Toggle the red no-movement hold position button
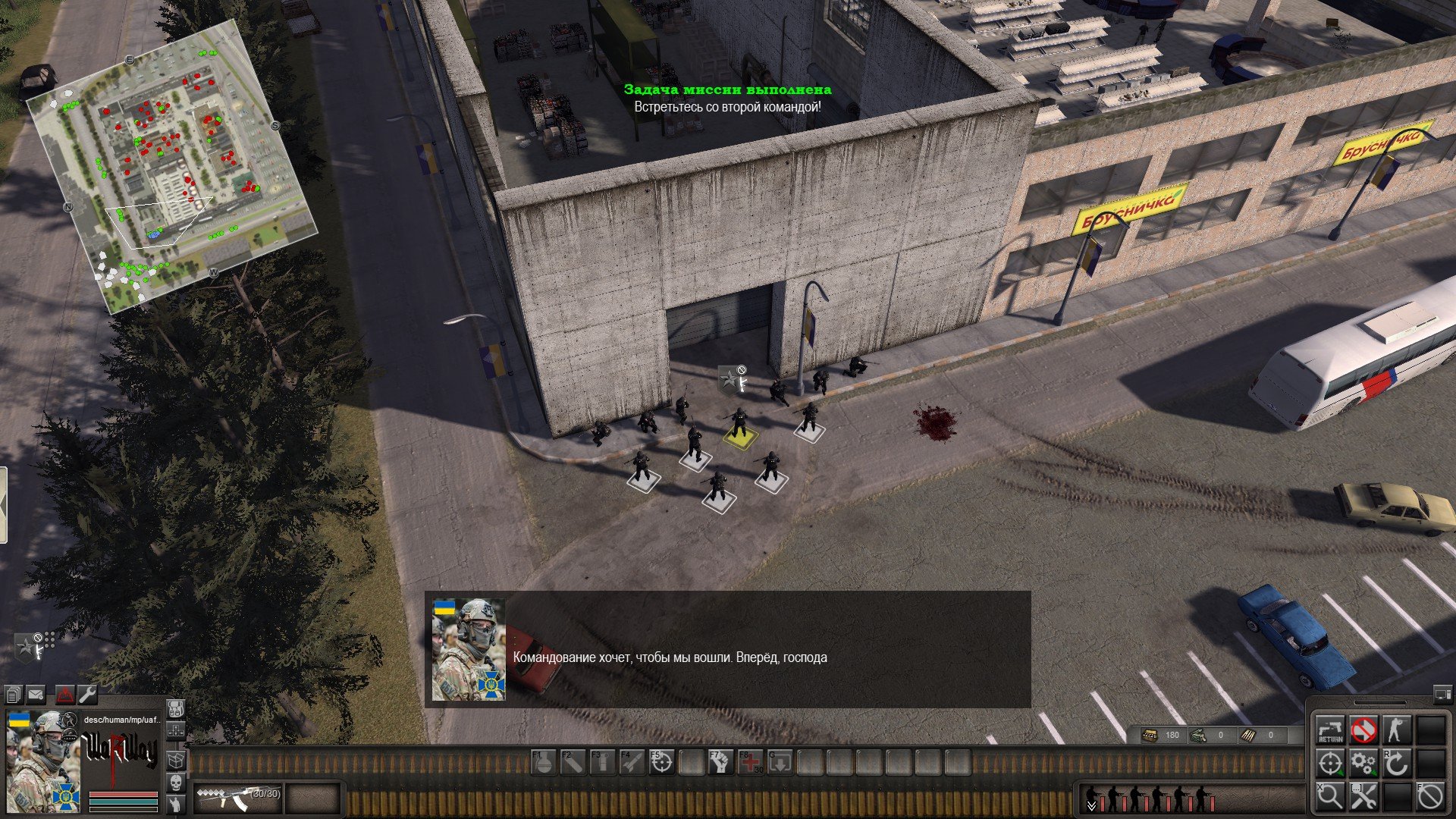The image size is (1456, 819). click(1363, 730)
